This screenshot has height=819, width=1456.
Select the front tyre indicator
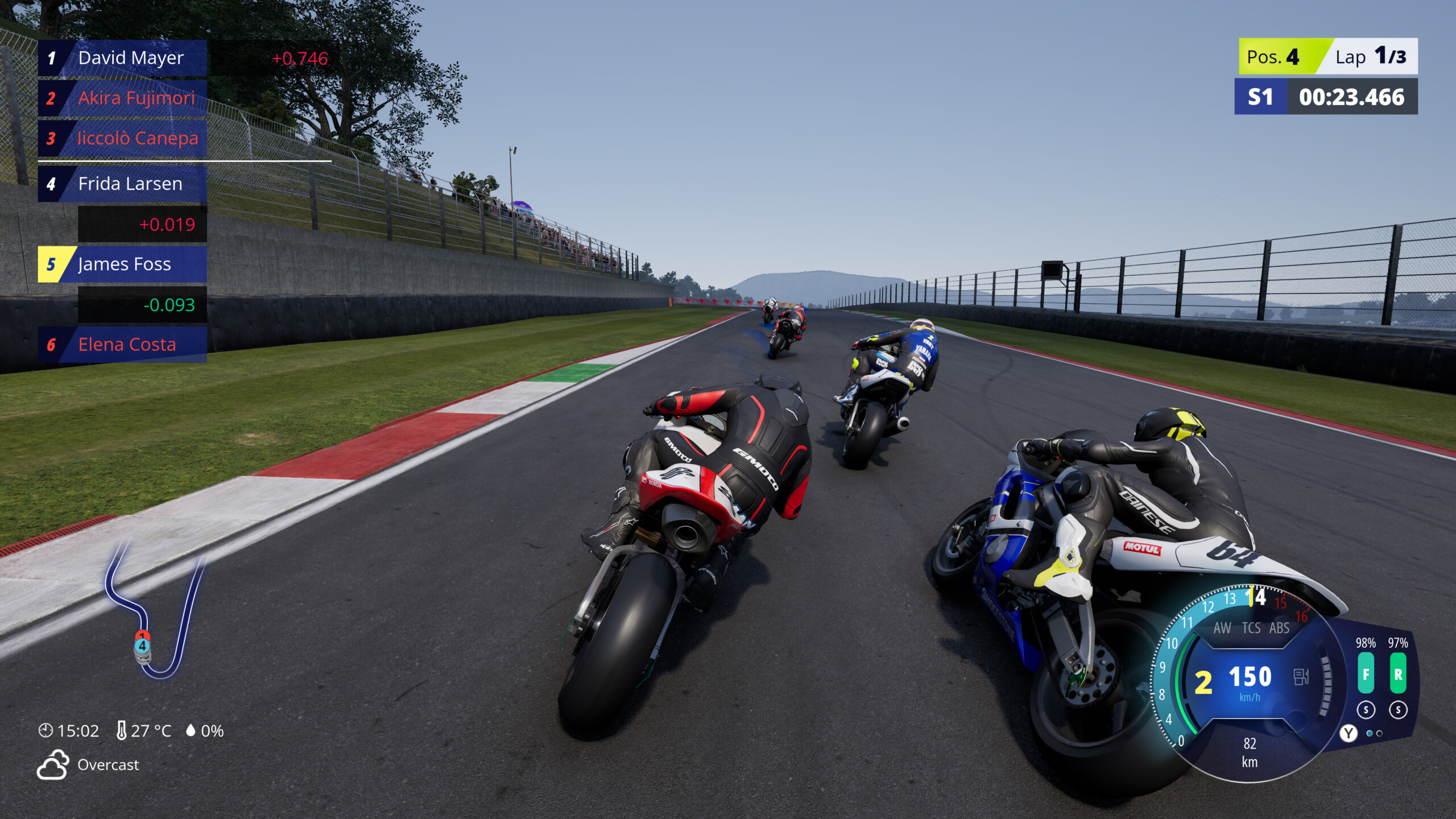pyautogui.click(x=1366, y=674)
